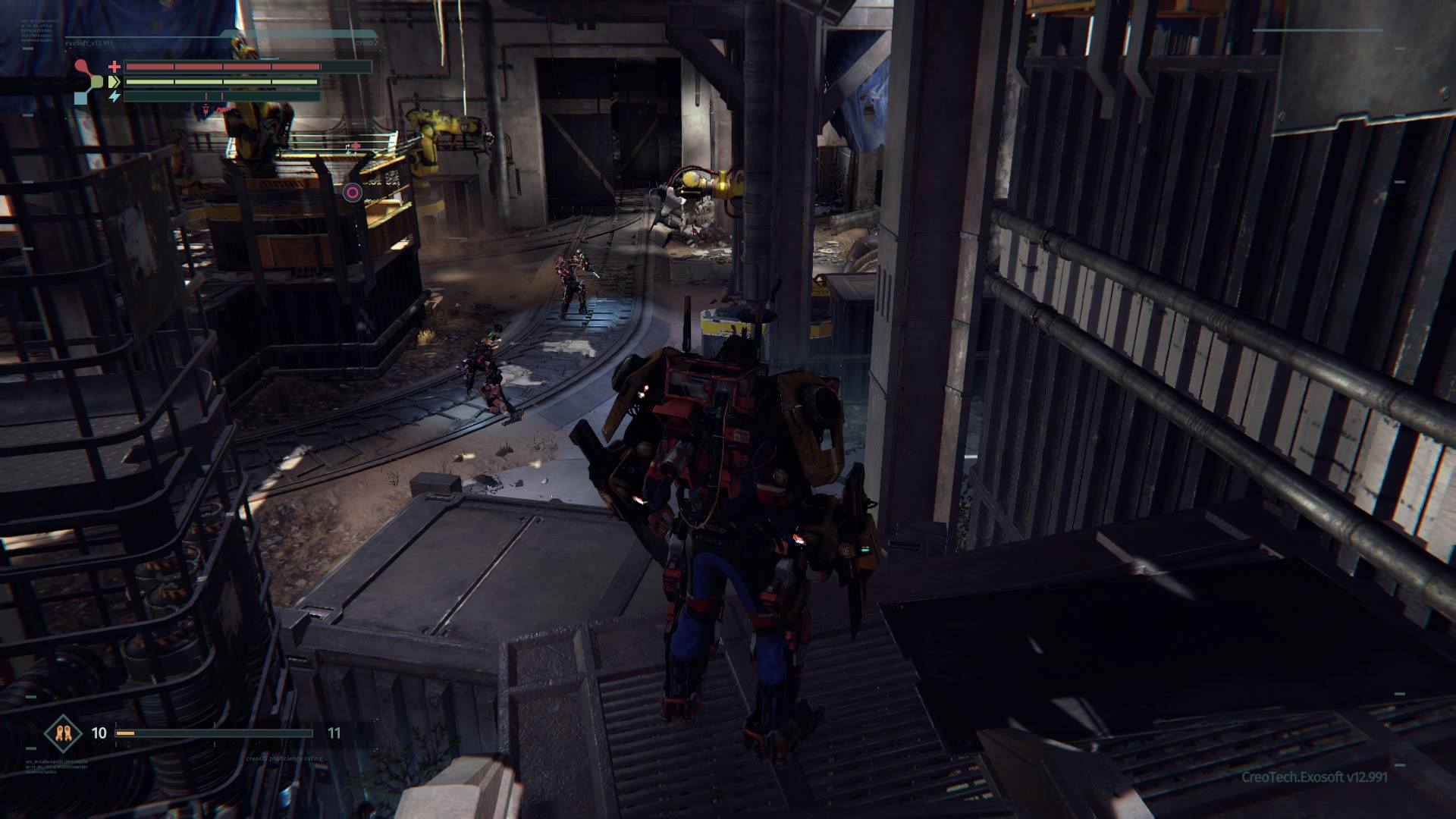Select the pink lock-on target marker
The width and height of the screenshot is (1456, 819).
[x=352, y=193]
